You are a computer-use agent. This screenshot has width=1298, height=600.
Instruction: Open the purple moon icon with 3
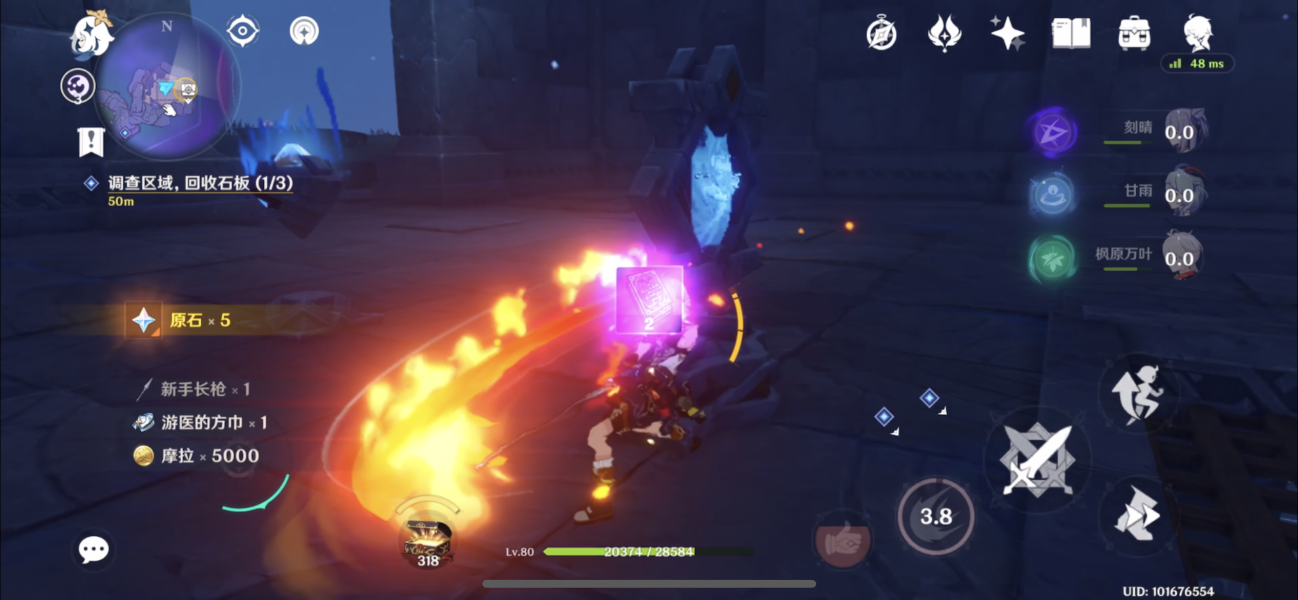pyautogui.click(x=77, y=87)
